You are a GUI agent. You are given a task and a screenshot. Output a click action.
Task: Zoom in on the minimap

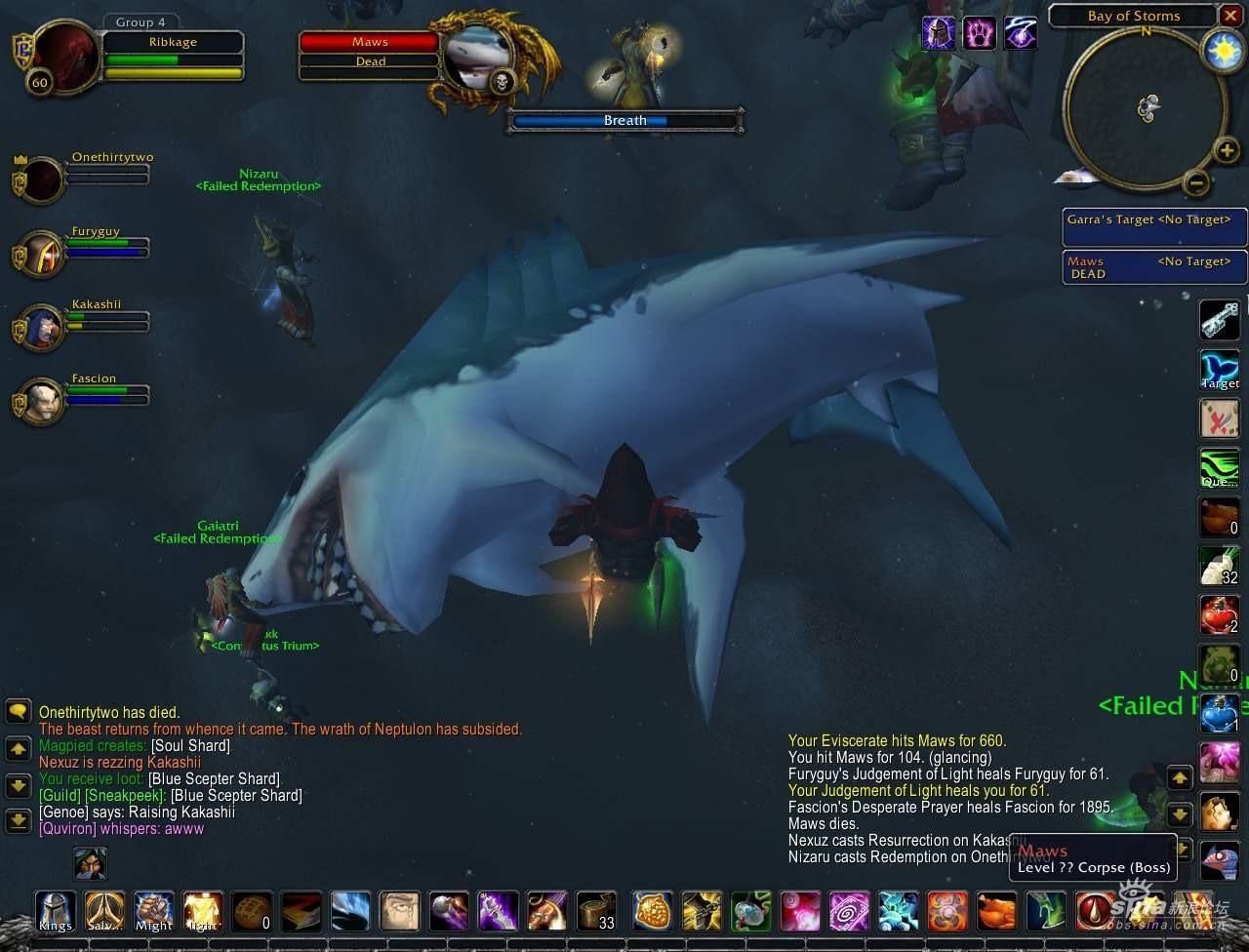(1227, 149)
